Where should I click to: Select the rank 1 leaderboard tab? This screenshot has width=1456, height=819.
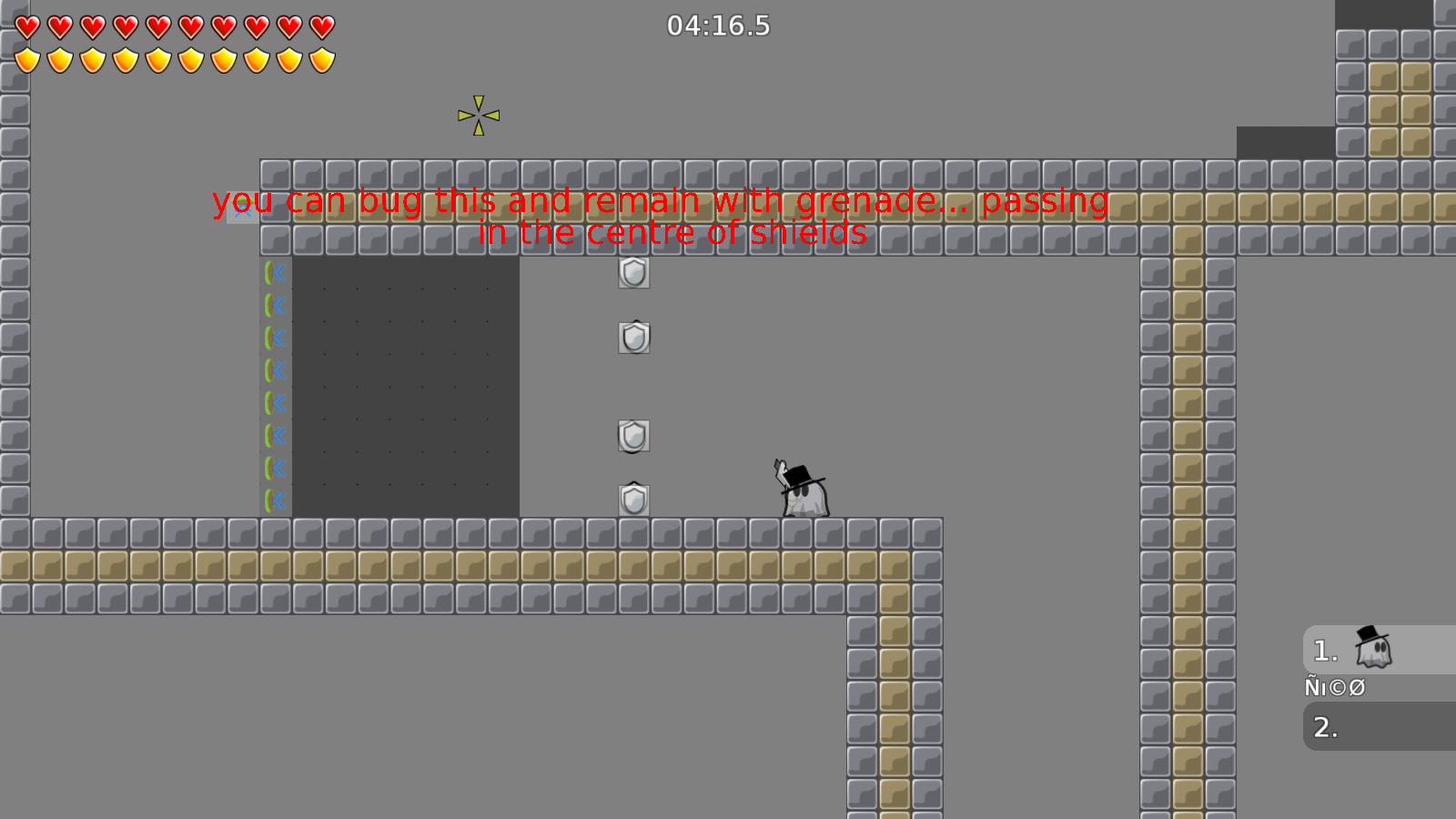1324,650
